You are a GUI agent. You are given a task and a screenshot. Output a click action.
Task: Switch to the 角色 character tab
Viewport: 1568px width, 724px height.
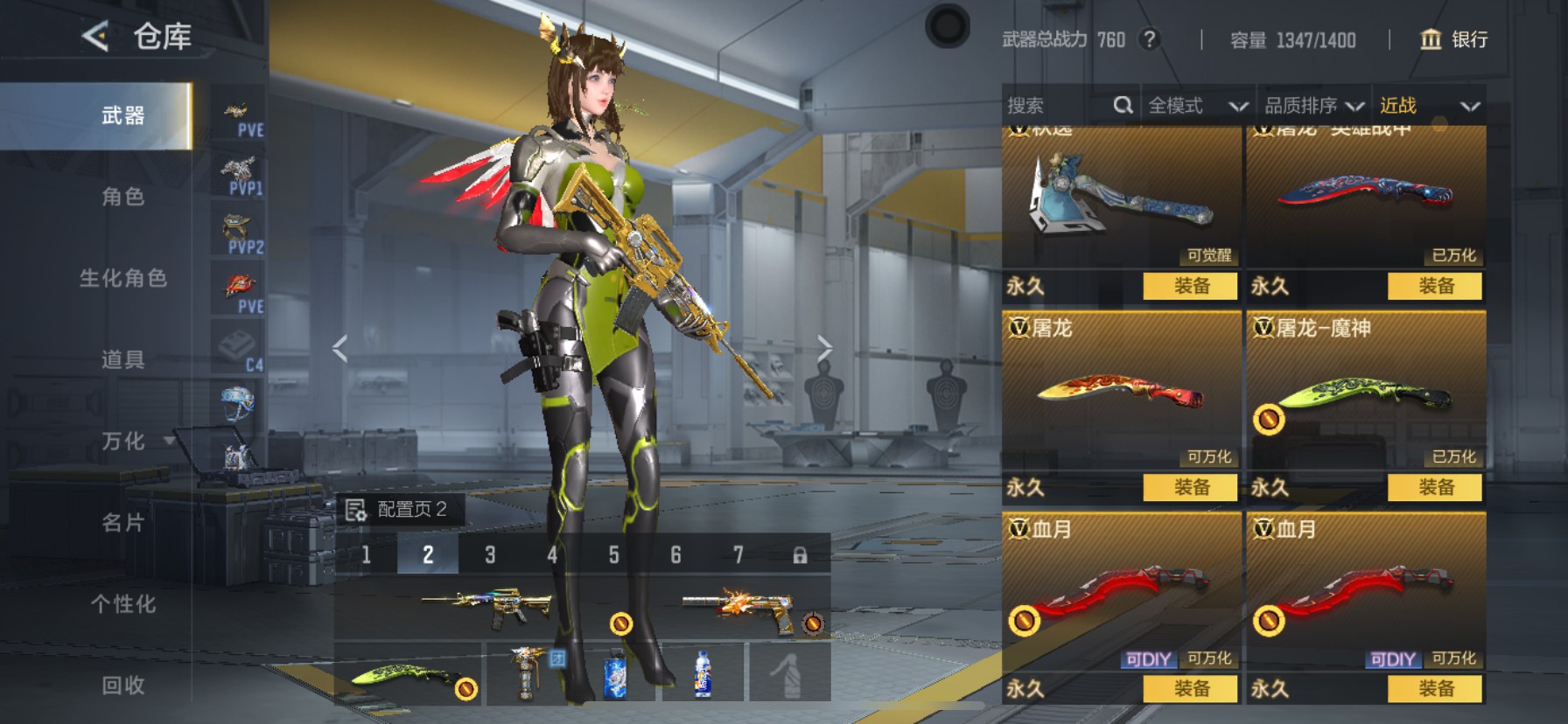tap(122, 197)
